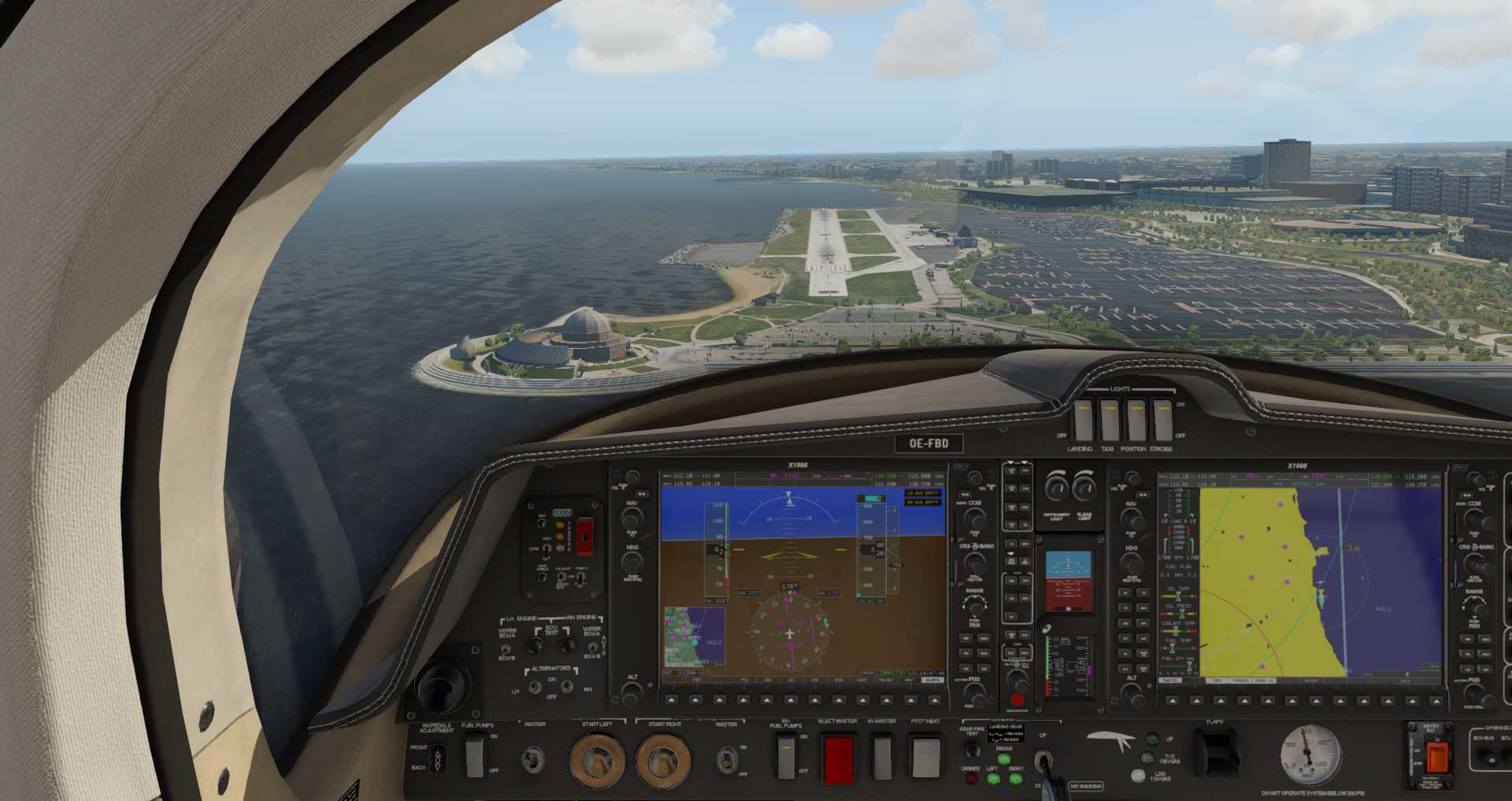Toggle the left Fuel Pumps switch

tap(475, 755)
